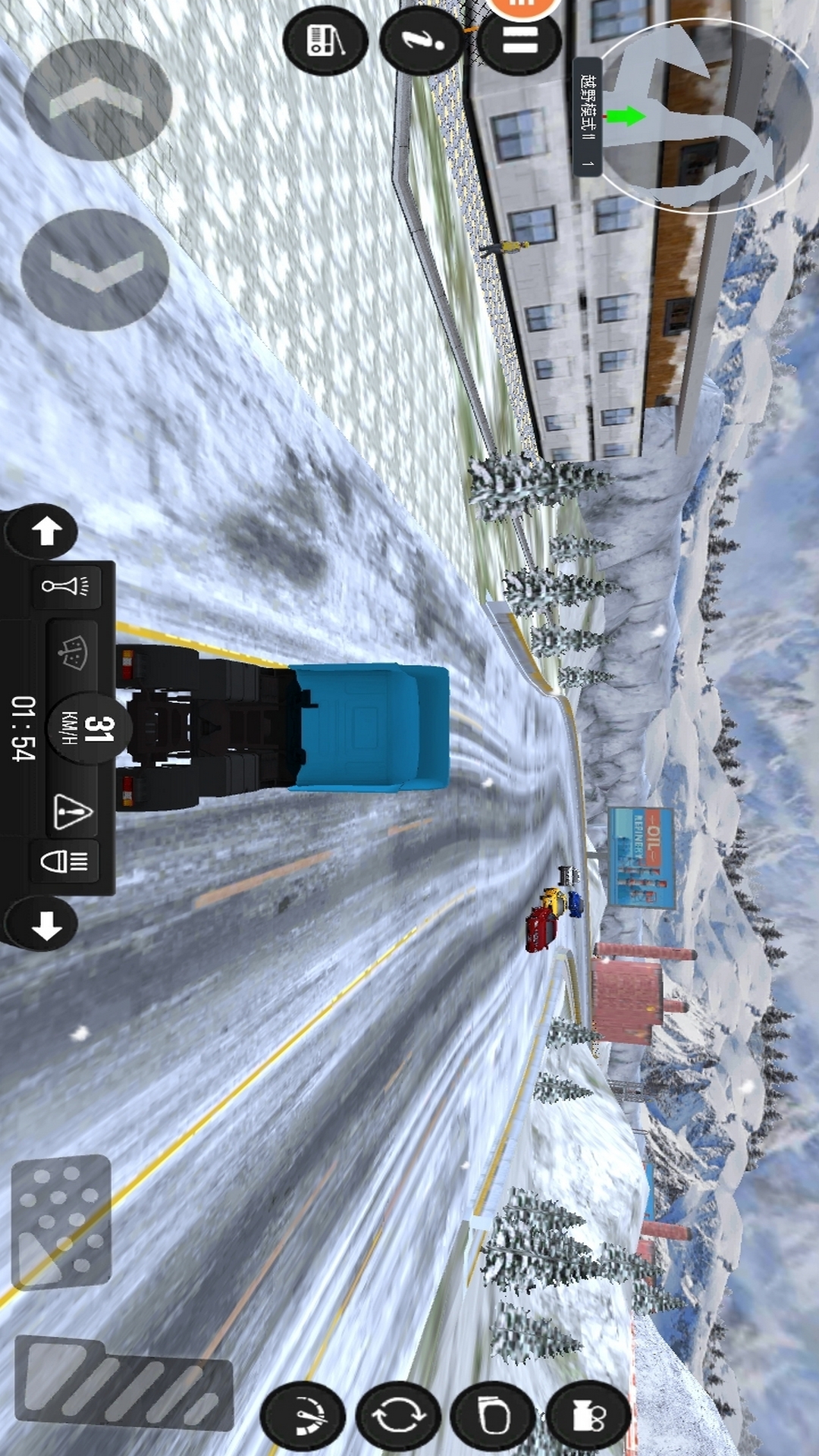Step on the brake pedal
The height and width of the screenshot is (1456, 819).
click(61, 1221)
